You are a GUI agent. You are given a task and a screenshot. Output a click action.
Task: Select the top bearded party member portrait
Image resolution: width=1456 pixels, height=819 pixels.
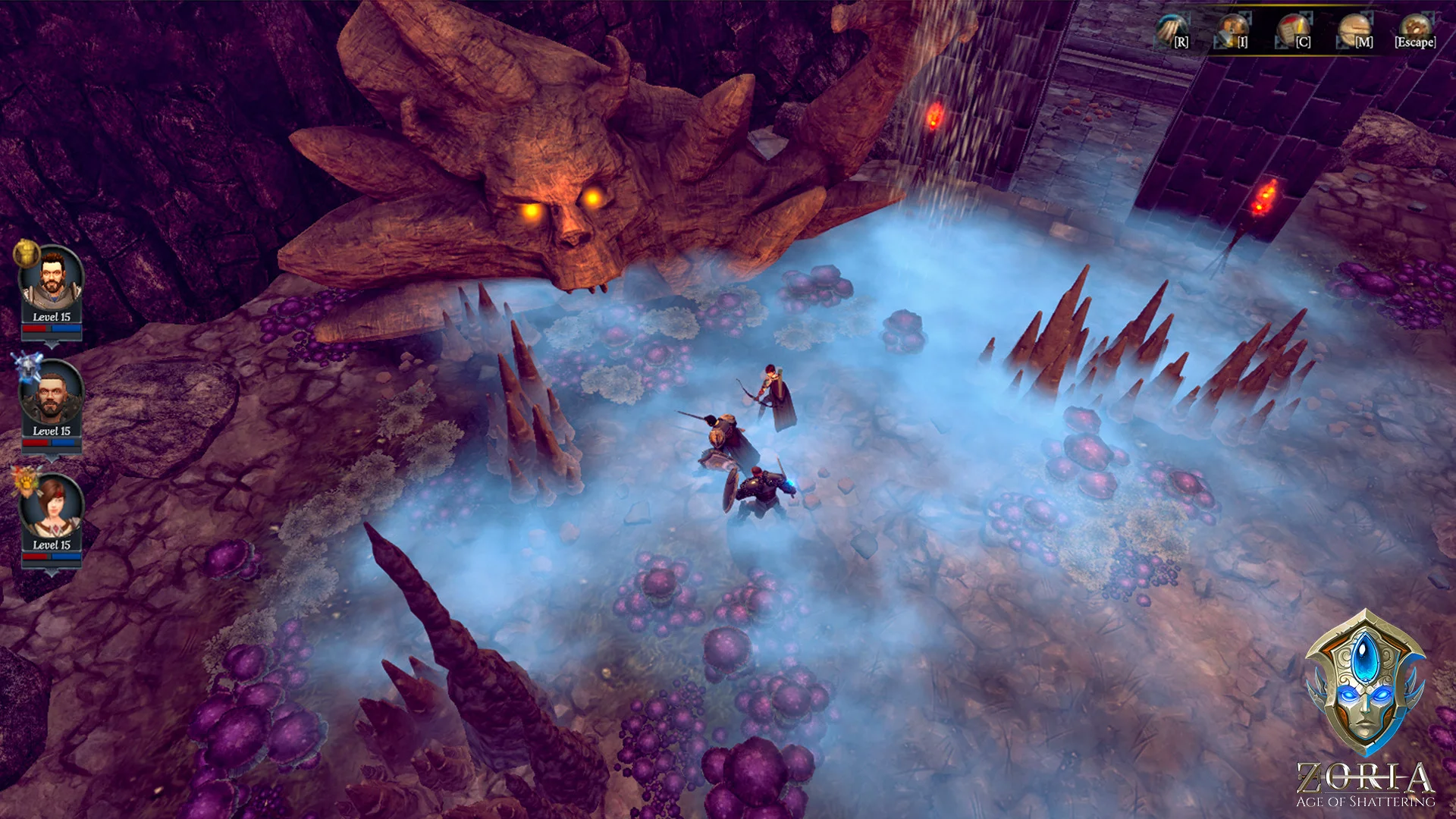(x=51, y=278)
